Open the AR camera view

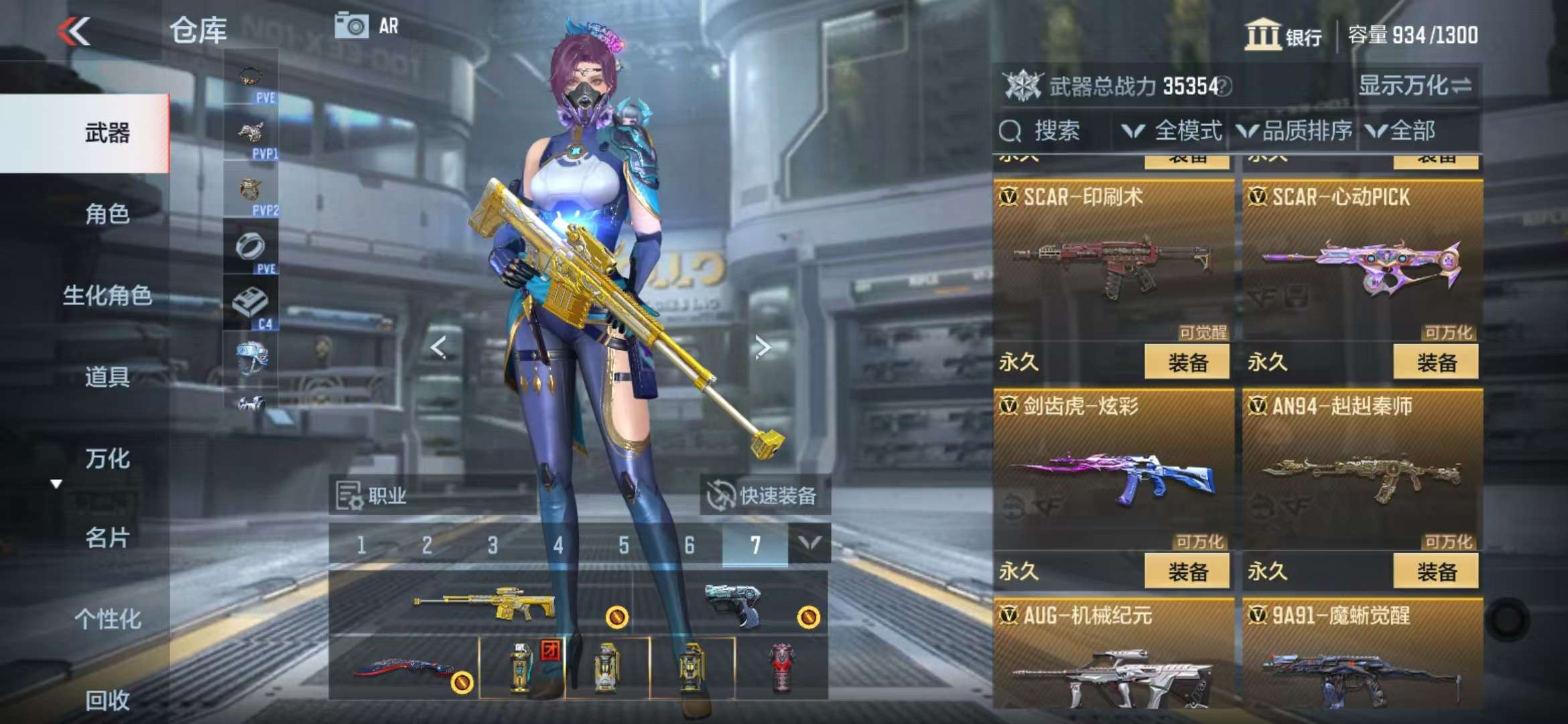click(x=366, y=27)
